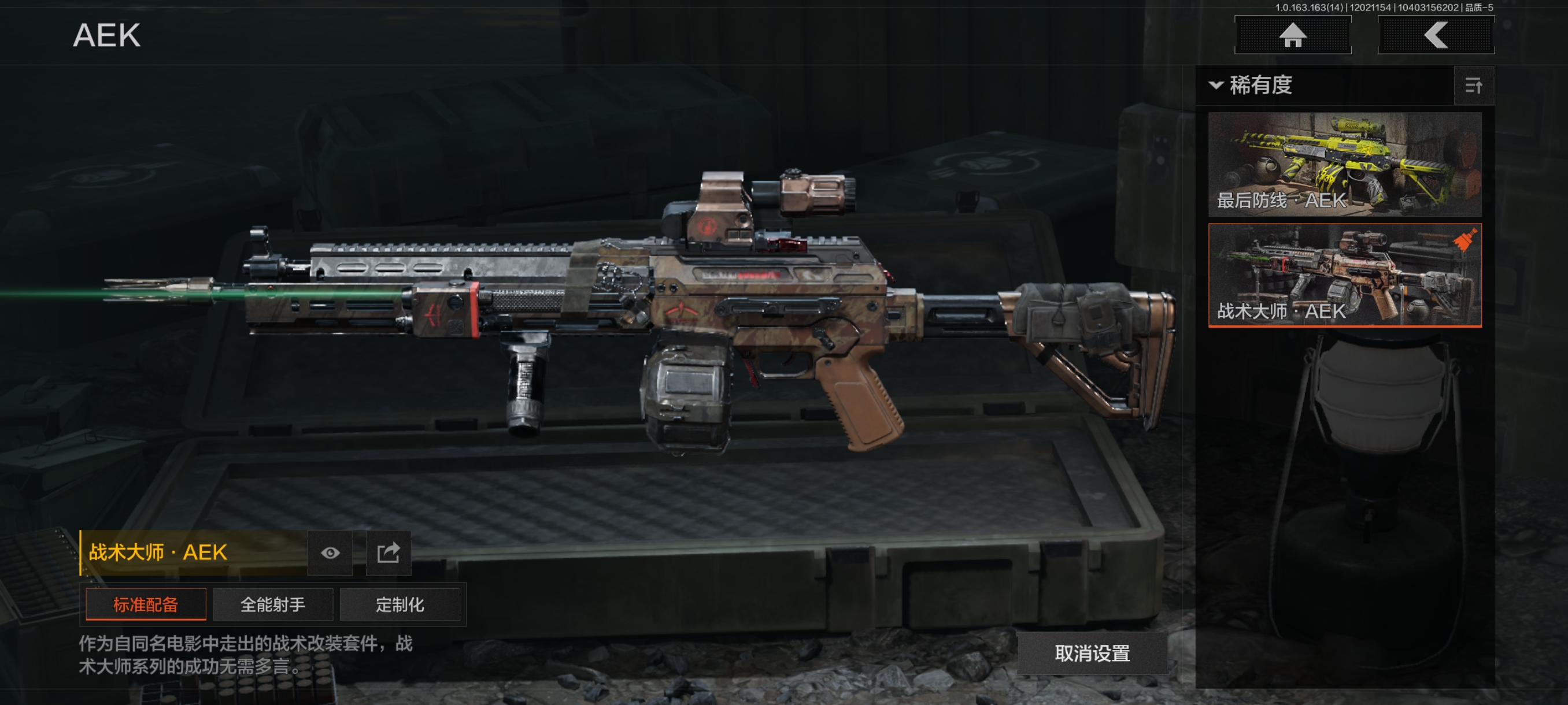The height and width of the screenshot is (705, 1568).
Task: Switch to the 标准配备 tab
Action: pos(146,604)
